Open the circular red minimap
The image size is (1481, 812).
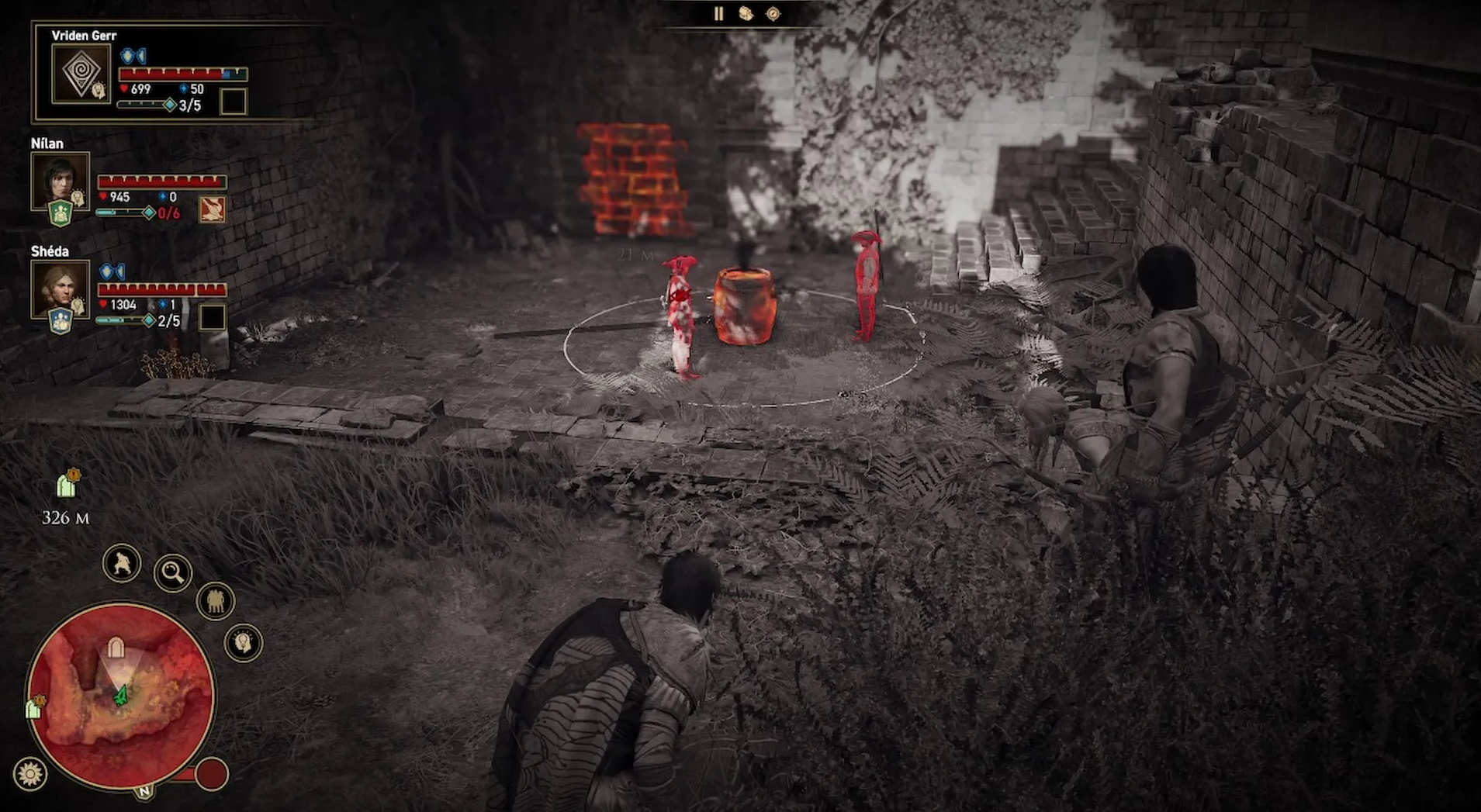(x=120, y=696)
